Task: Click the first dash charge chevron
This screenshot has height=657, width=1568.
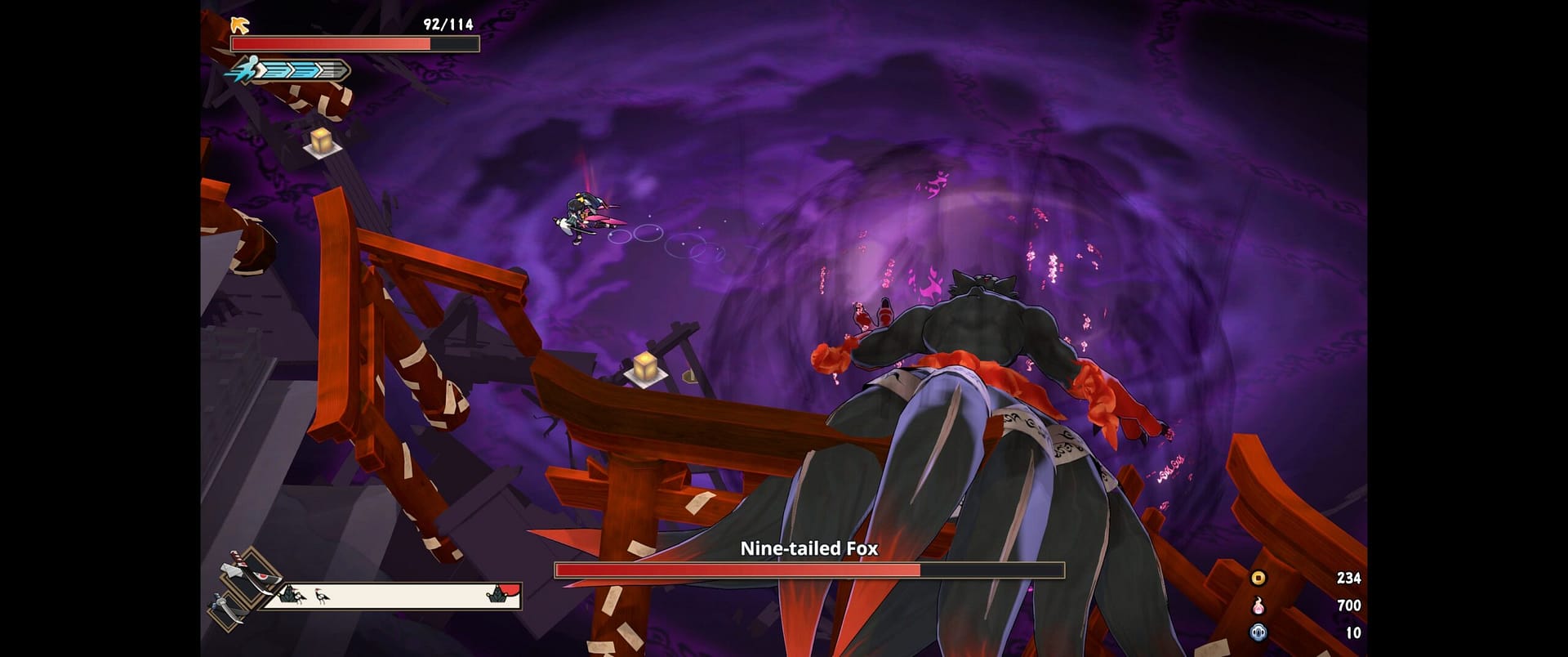Action: click(x=274, y=69)
